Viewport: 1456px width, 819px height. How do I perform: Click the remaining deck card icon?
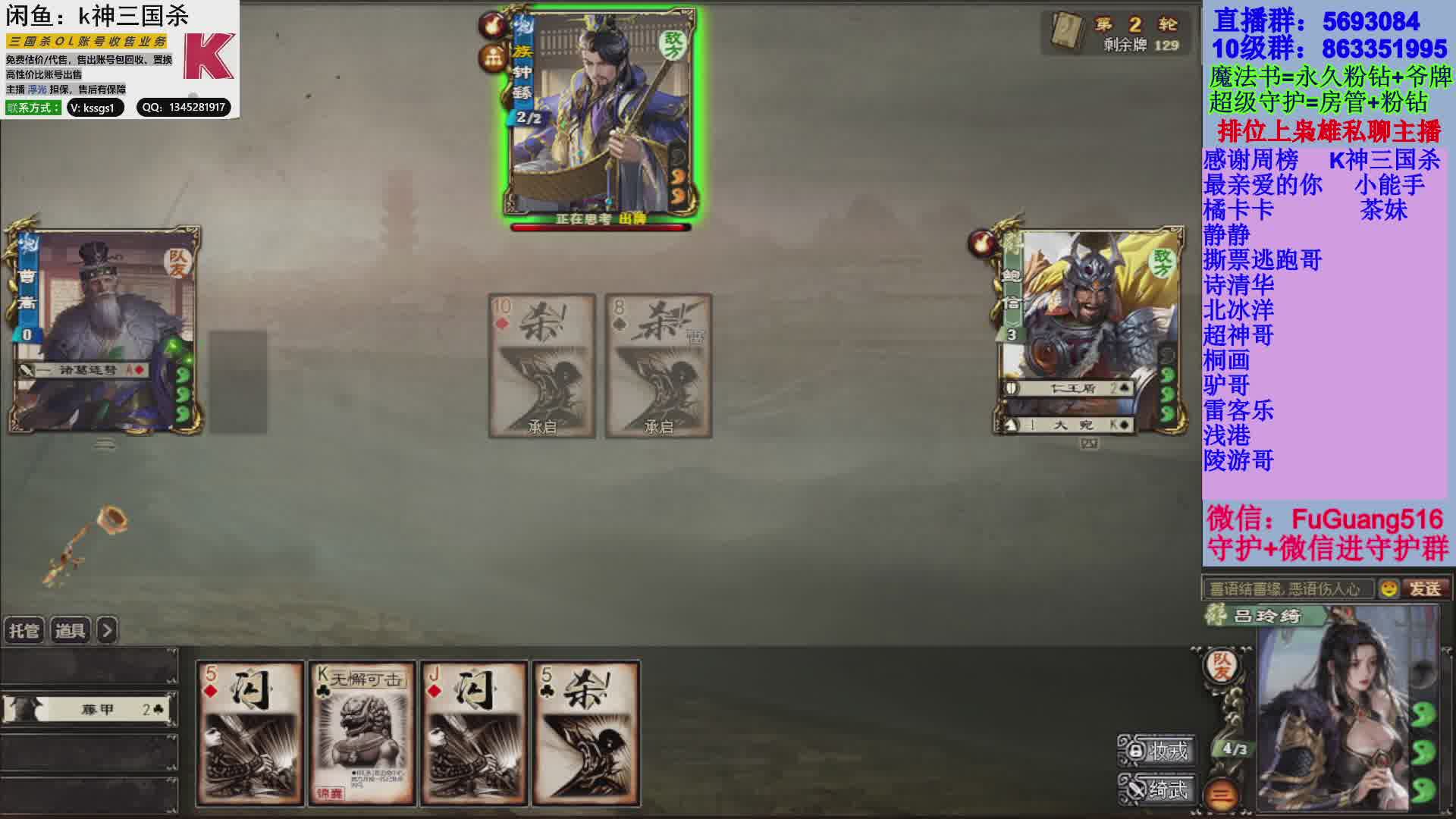tap(1068, 32)
